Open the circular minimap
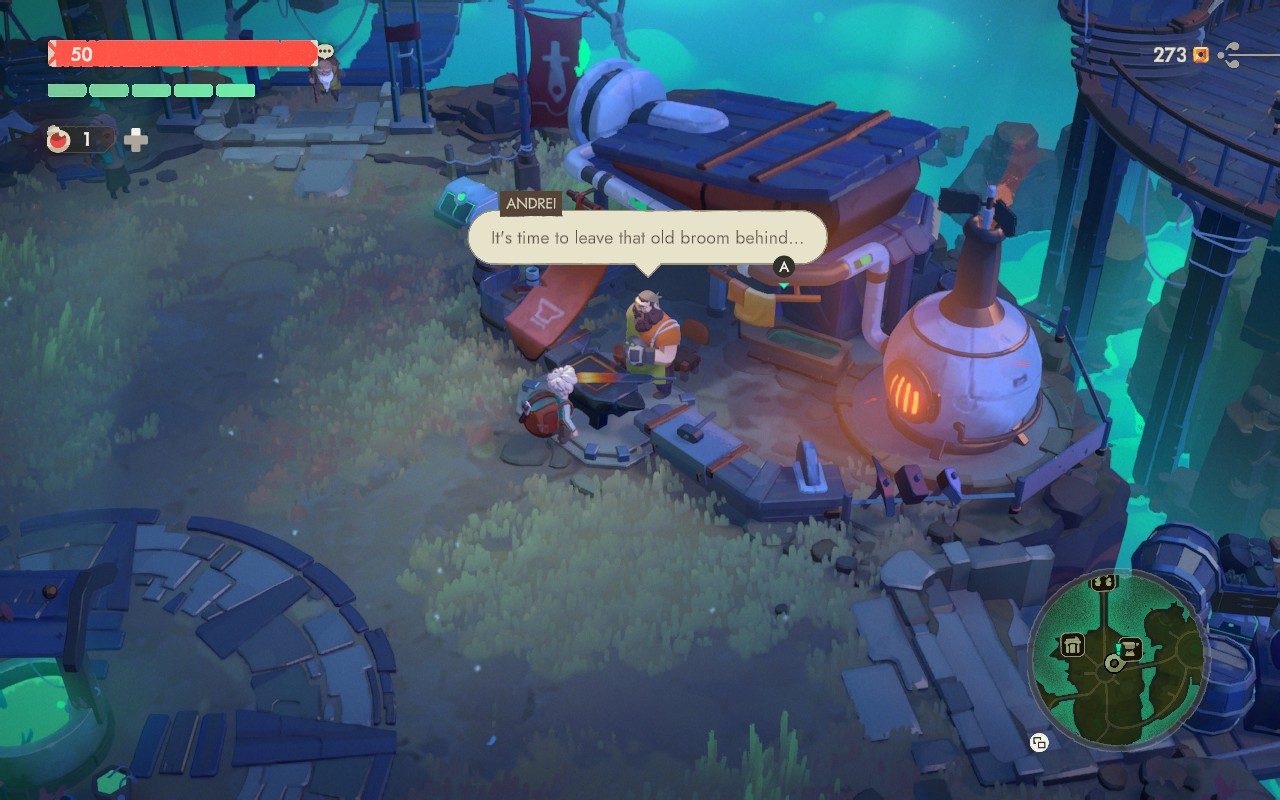 (1116, 661)
